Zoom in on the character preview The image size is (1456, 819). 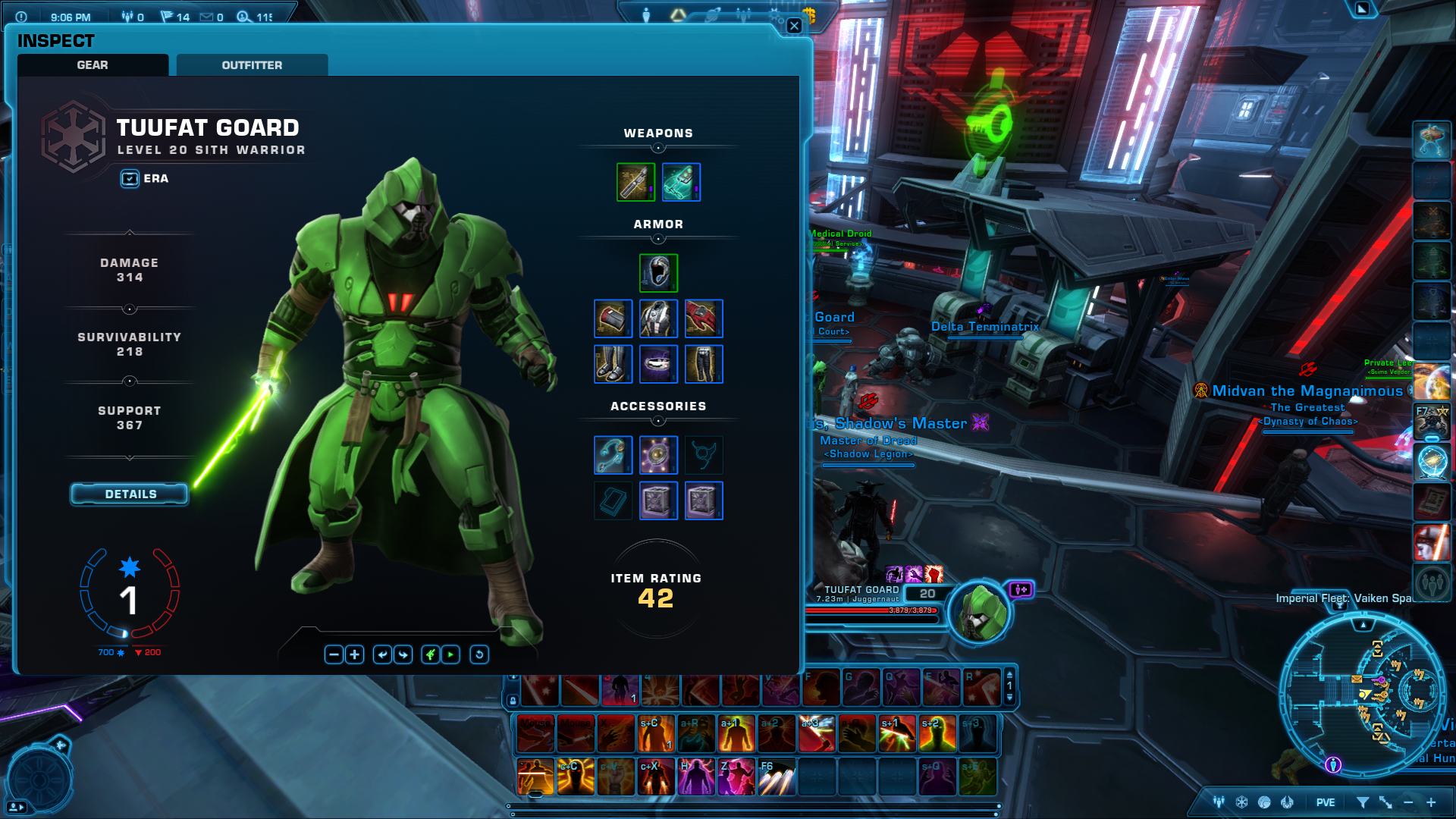click(354, 654)
